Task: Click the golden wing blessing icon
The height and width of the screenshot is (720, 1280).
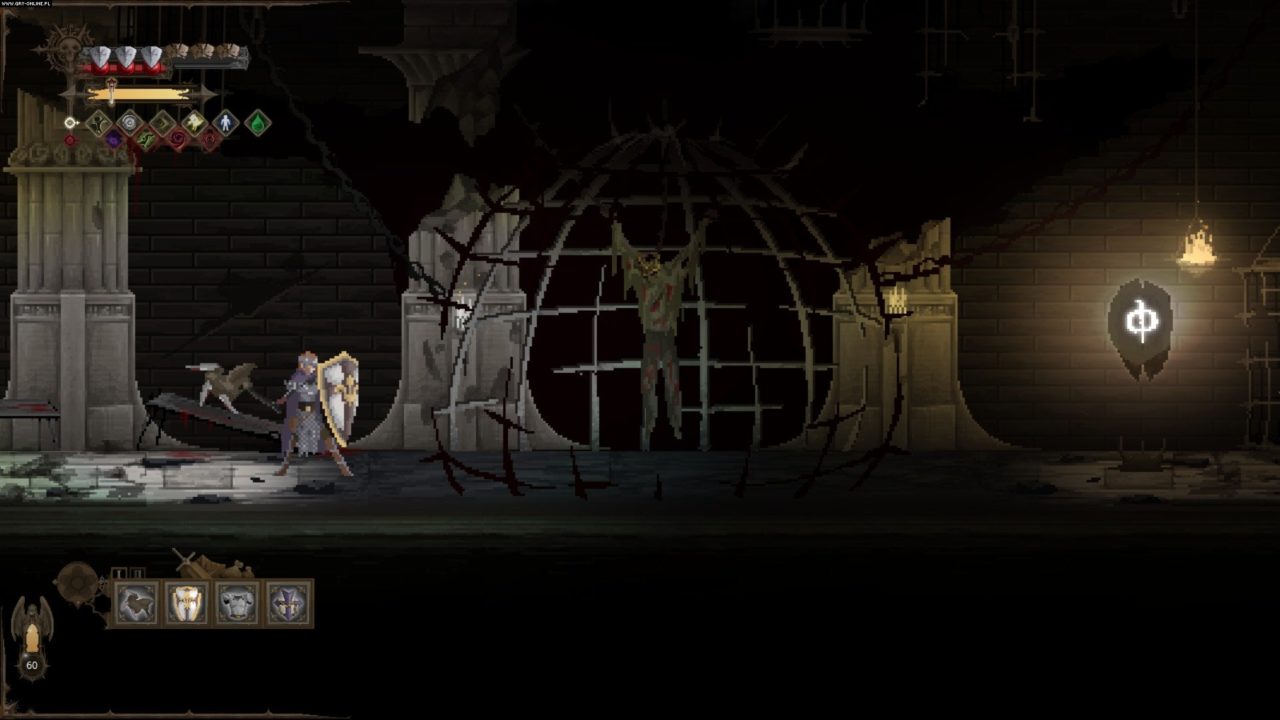Action: [x=193, y=122]
